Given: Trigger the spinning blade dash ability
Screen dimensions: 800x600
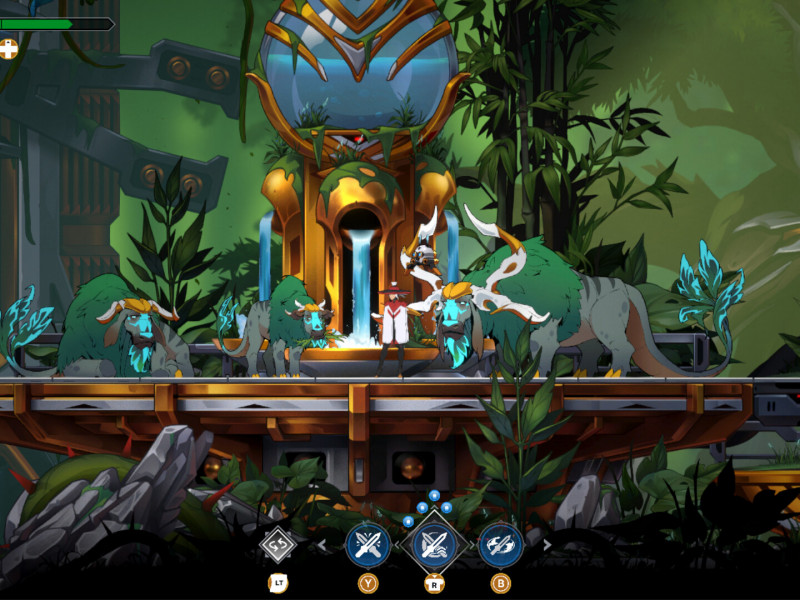Looking at the screenshot, I should pyautogui.click(x=500, y=545).
